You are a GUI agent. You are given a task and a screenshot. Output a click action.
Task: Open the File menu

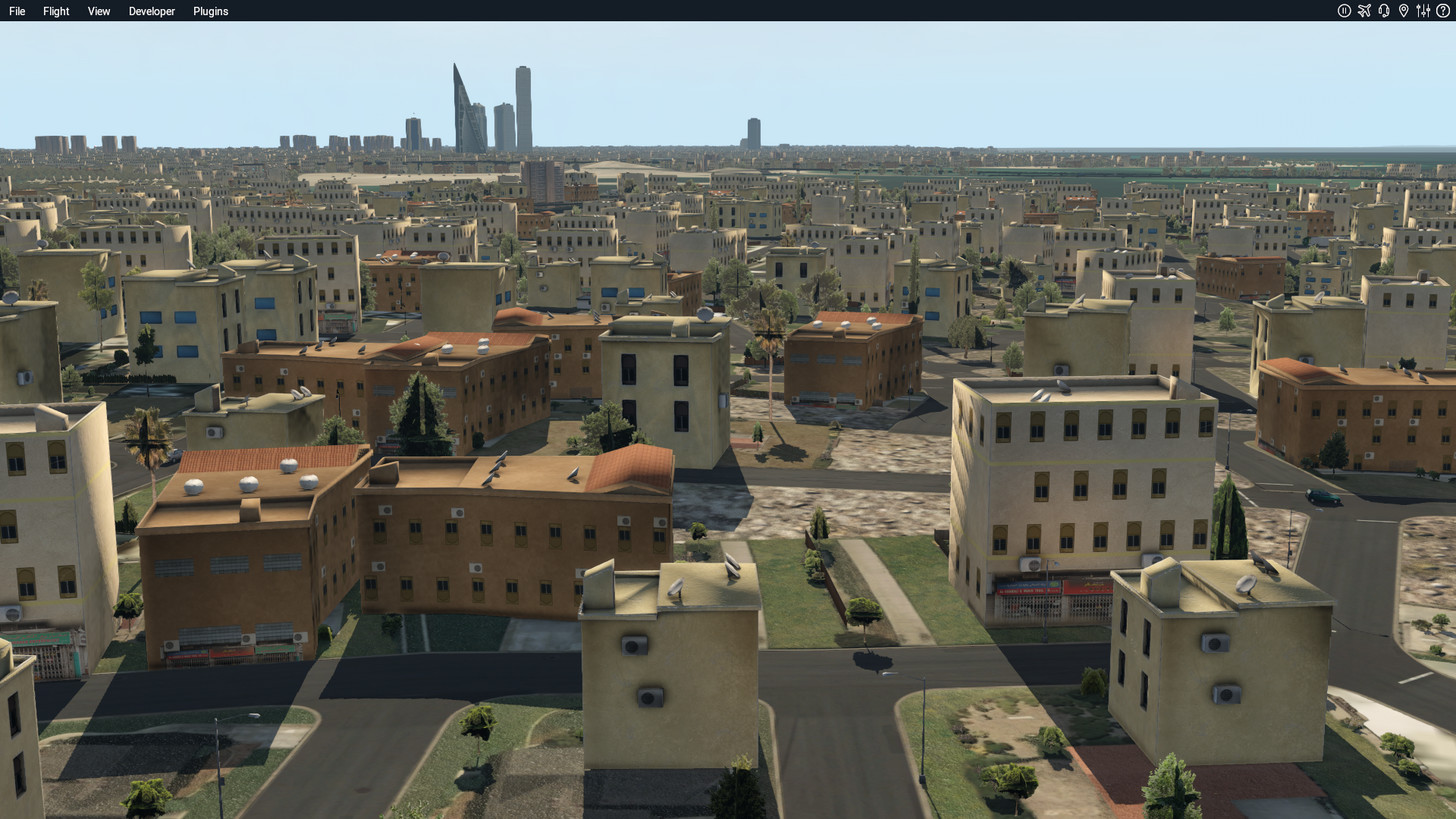(x=16, y=11)
